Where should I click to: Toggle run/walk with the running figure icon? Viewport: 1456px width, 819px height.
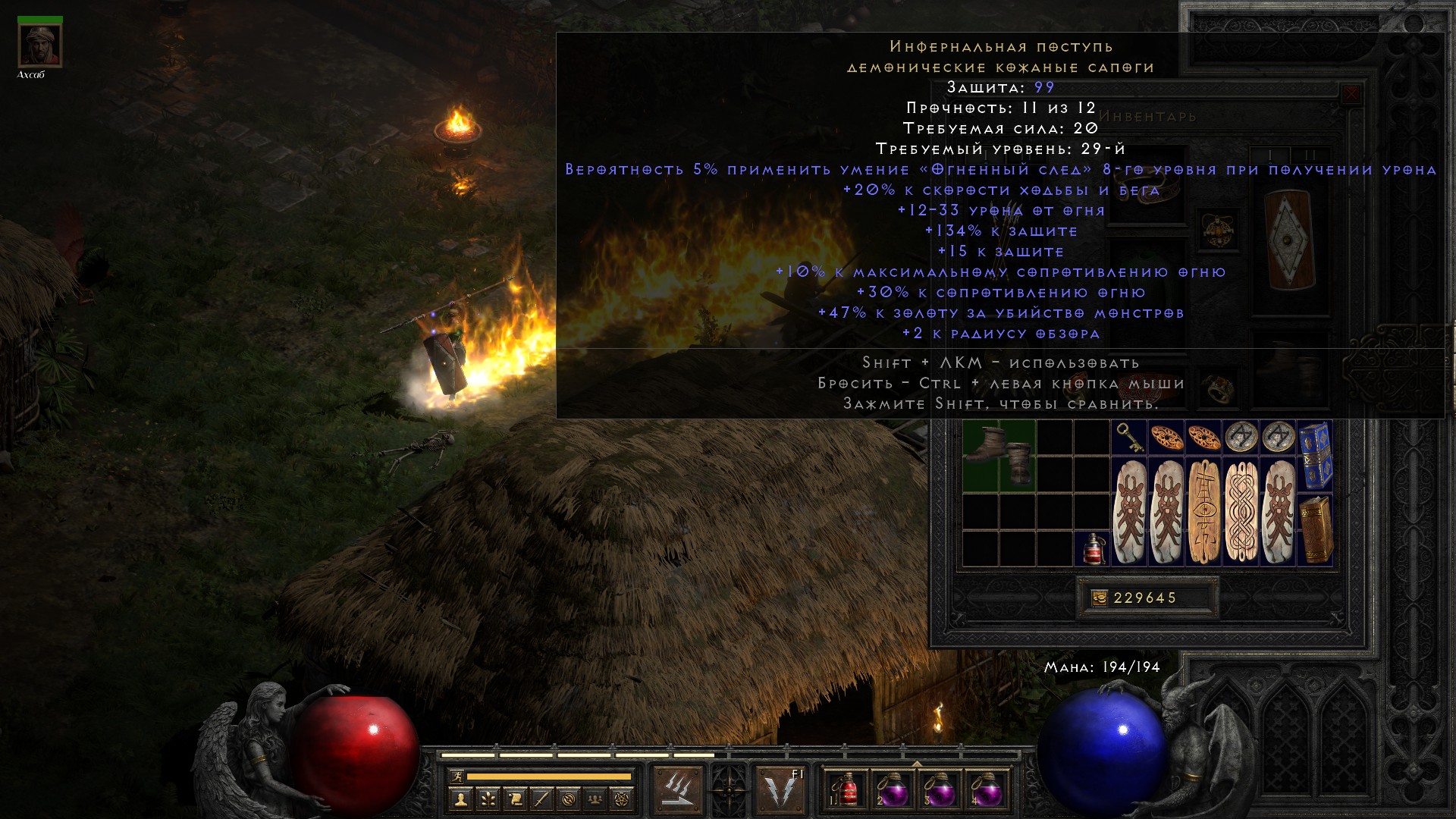[x=455, y=776]
